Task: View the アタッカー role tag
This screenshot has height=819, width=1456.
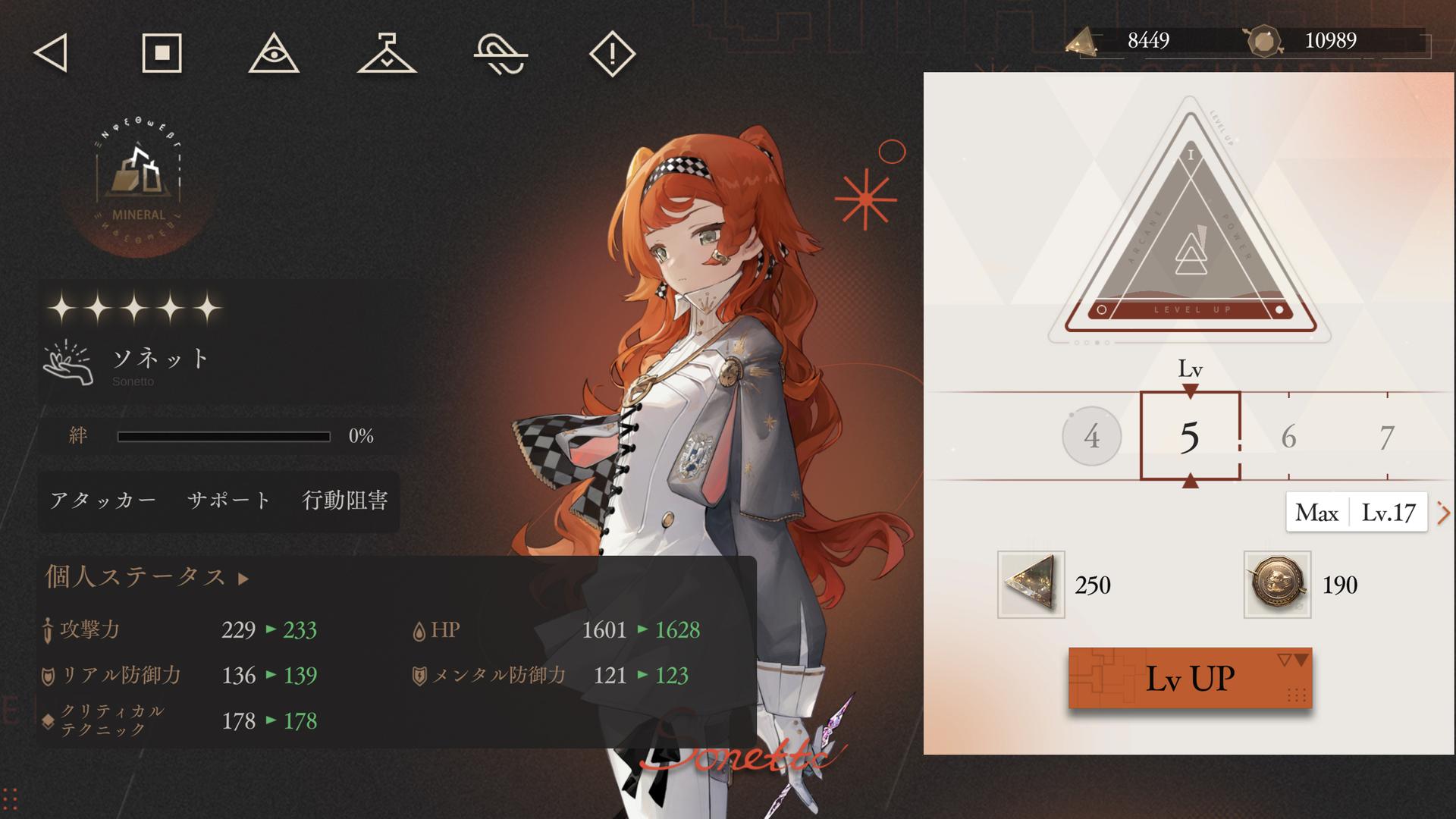Action: (x=103, y=500)
